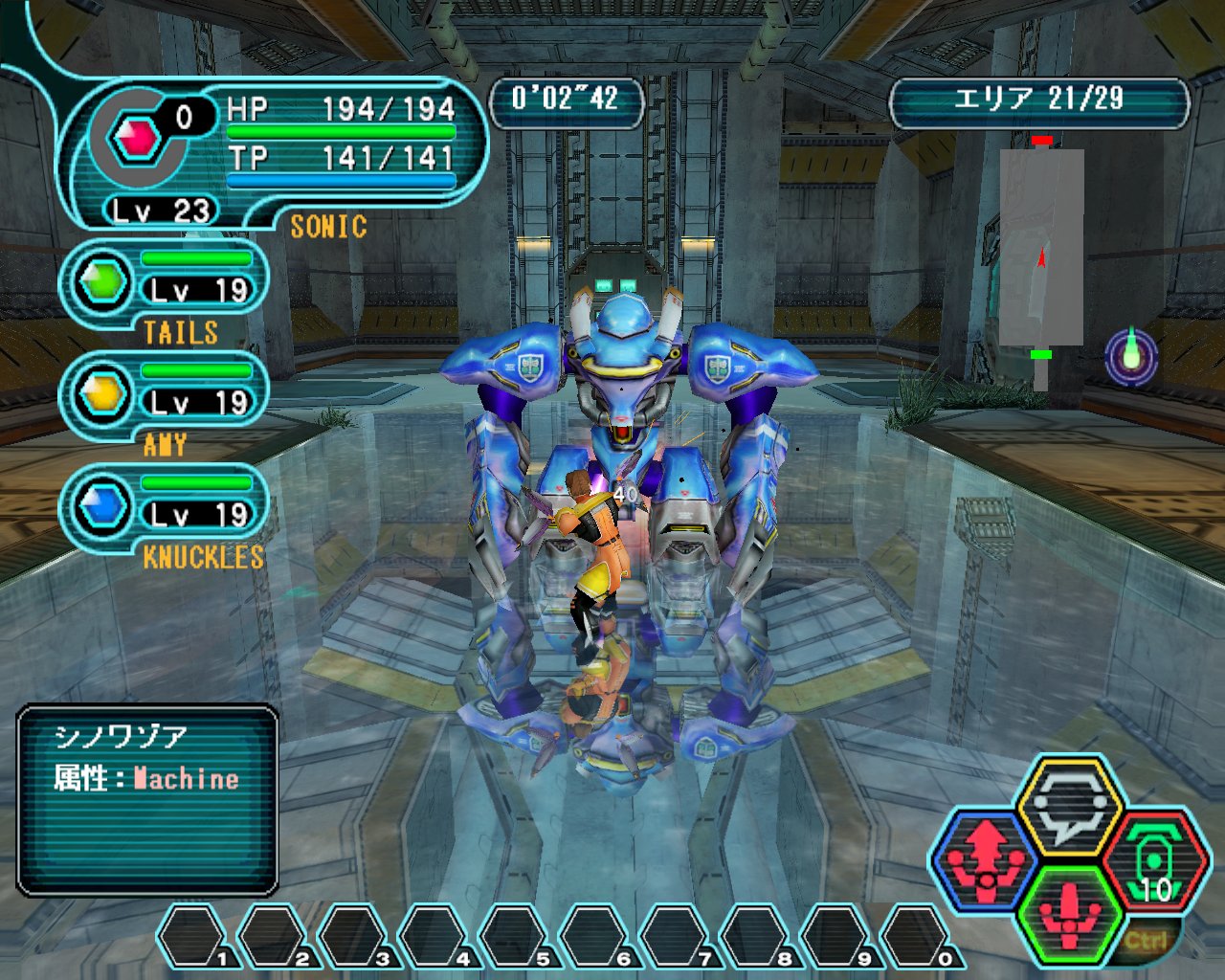Screen dimensions: 1225x980
Task: Click the green glowing compass orb icon
Action: point(1131,355)
